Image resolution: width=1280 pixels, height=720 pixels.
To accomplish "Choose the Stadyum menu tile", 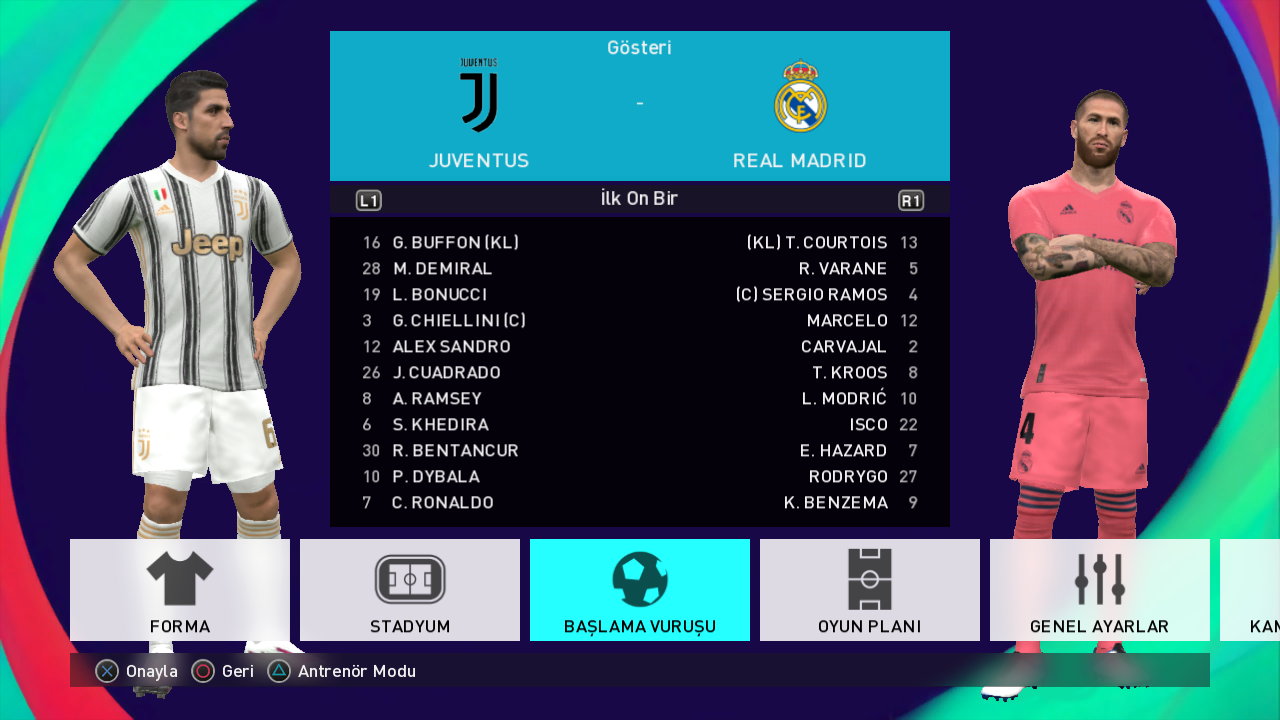I will click(410, 590).
